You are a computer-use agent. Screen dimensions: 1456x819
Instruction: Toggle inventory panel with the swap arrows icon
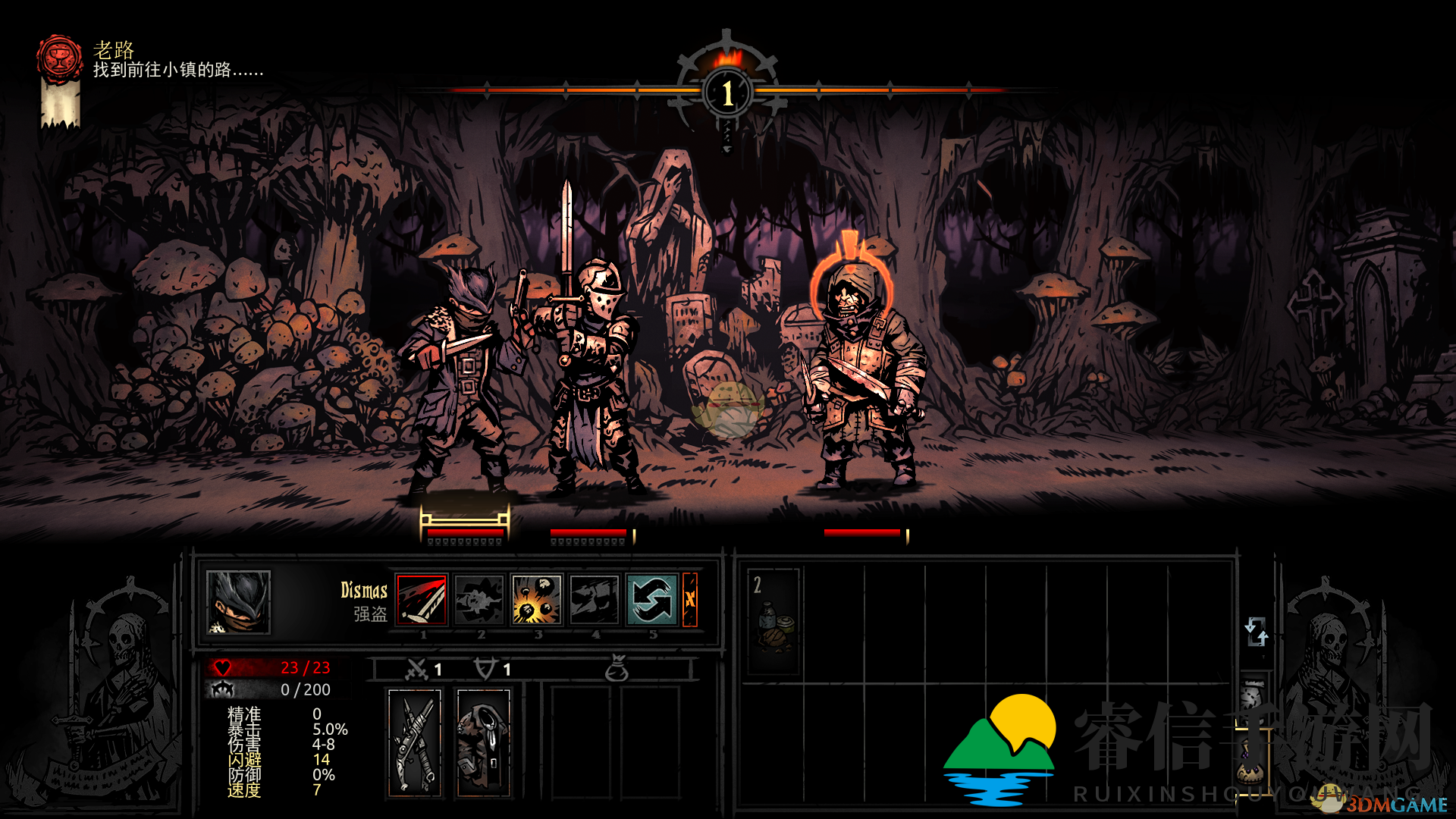1256,631
